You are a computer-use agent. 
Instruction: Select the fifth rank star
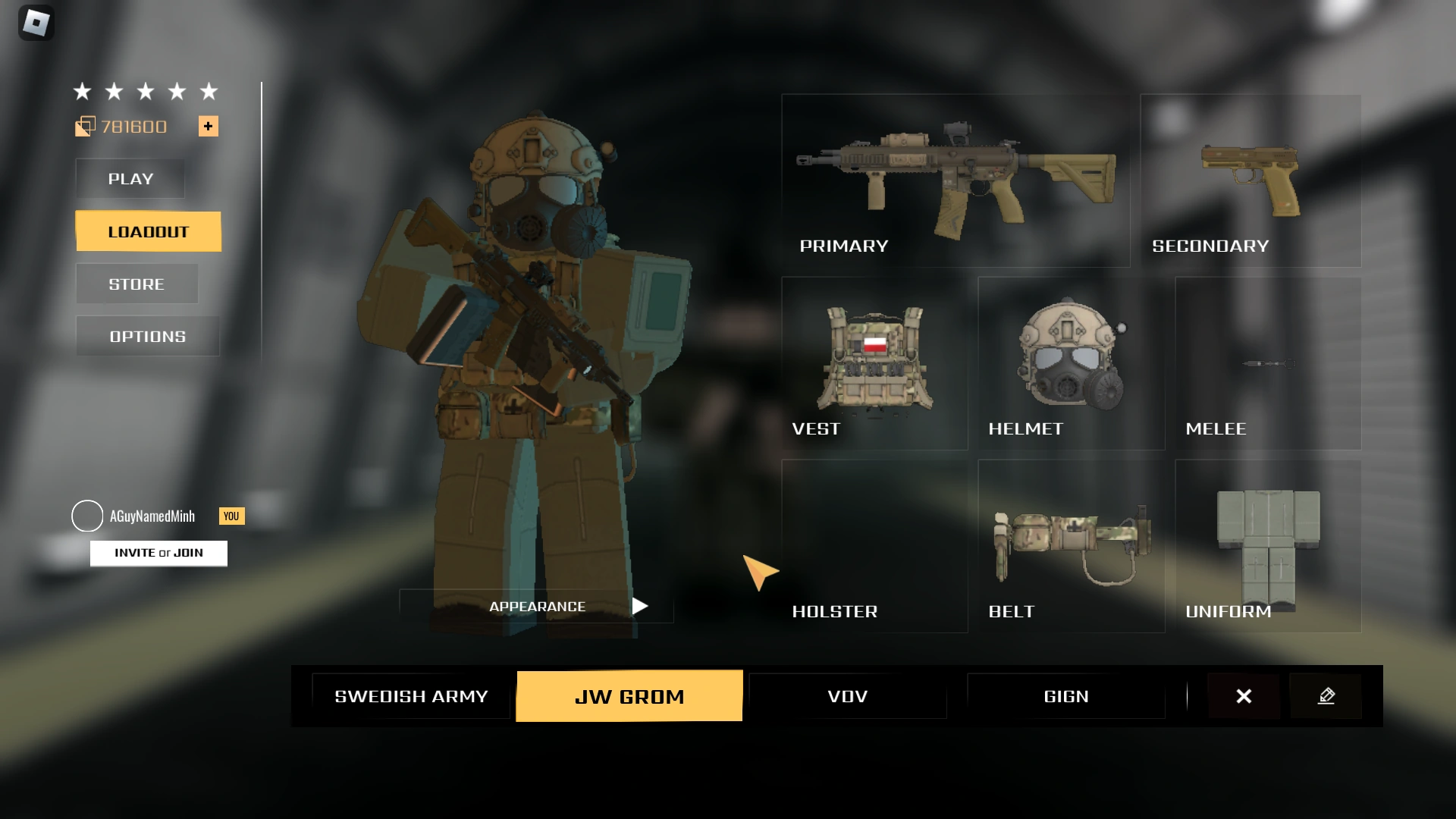208,91
